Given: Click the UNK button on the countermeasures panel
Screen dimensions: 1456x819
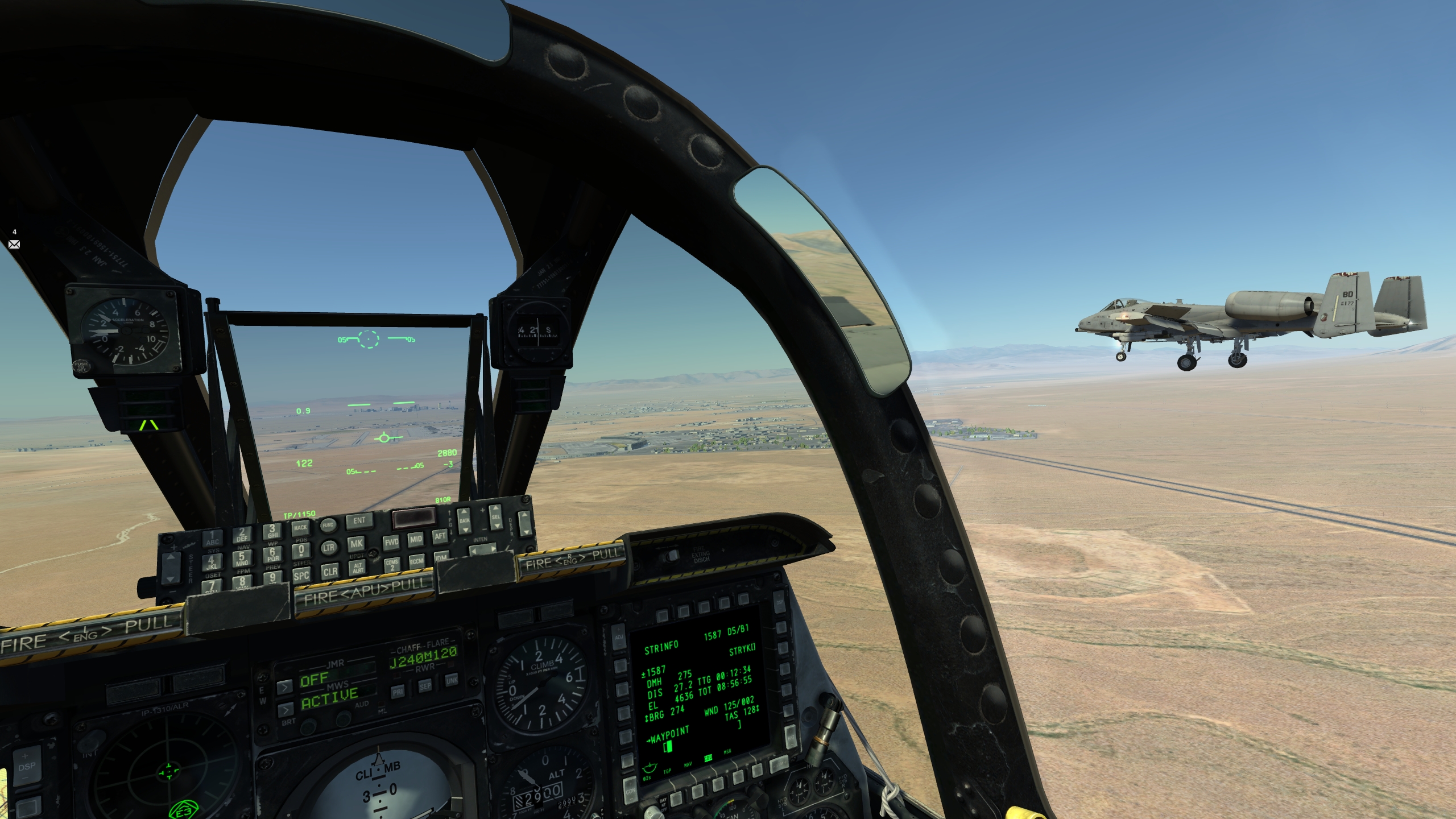Looking at the screenshot, I should coord(452,681).
